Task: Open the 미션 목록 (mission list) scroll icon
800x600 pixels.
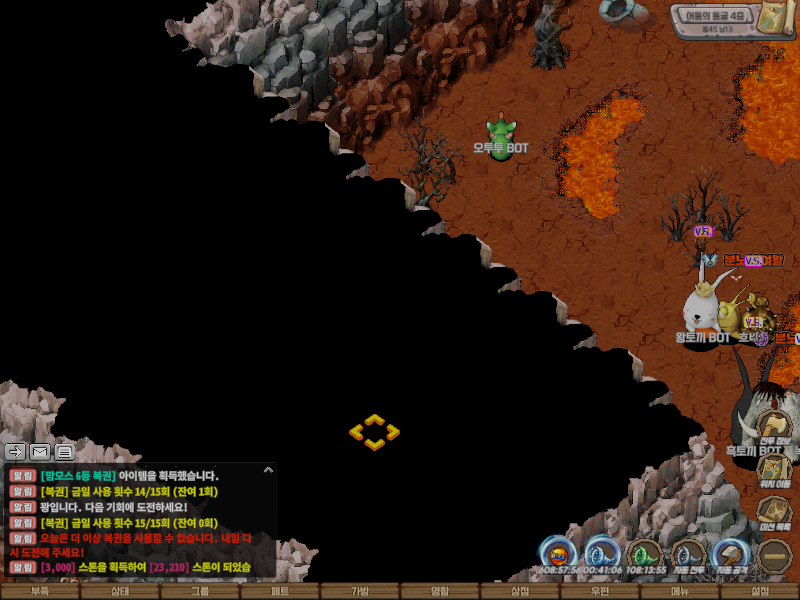Action: 774,512
